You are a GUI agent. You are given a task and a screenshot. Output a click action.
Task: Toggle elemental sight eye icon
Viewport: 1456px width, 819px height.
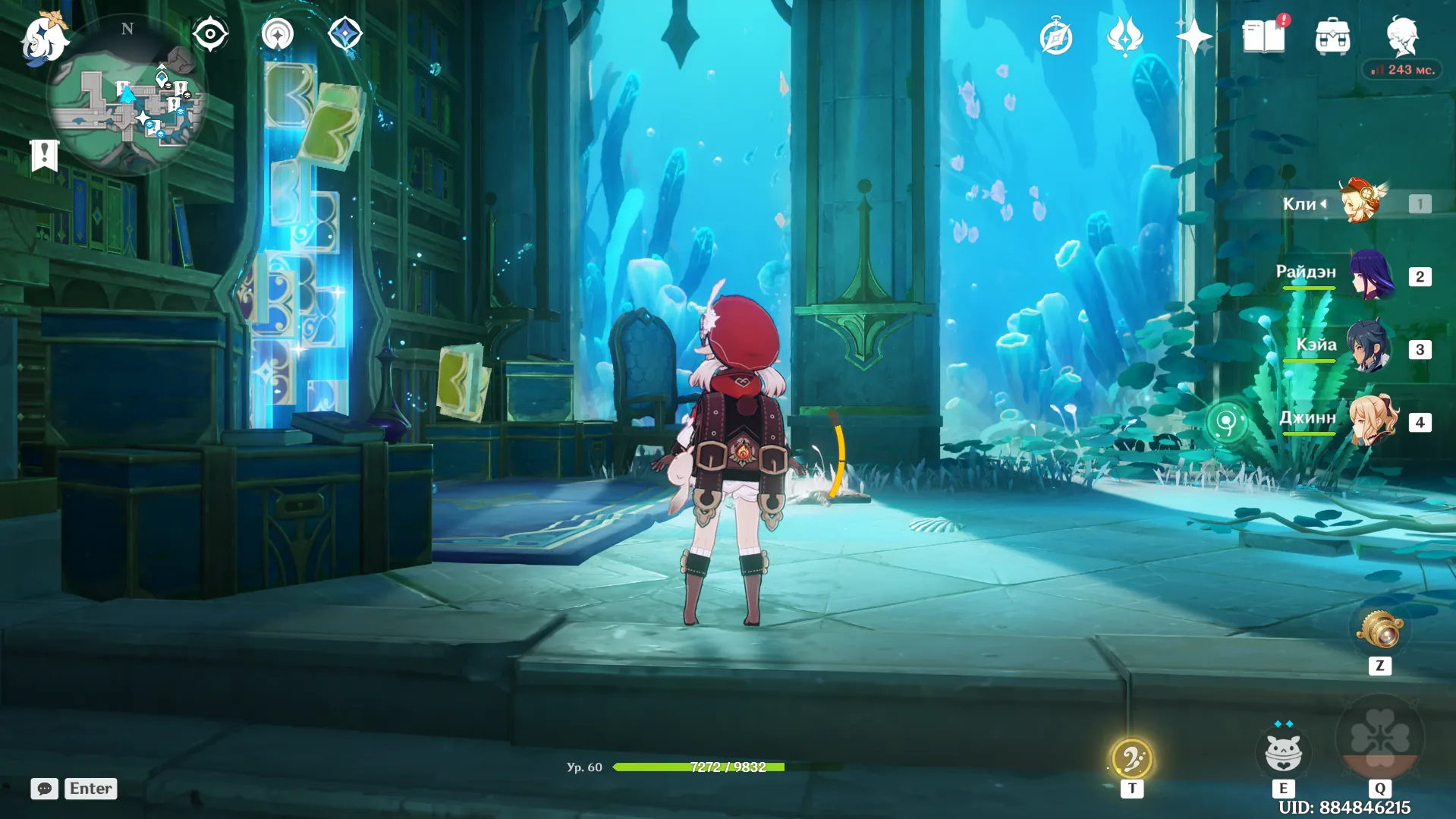click(x=210, y=34)
